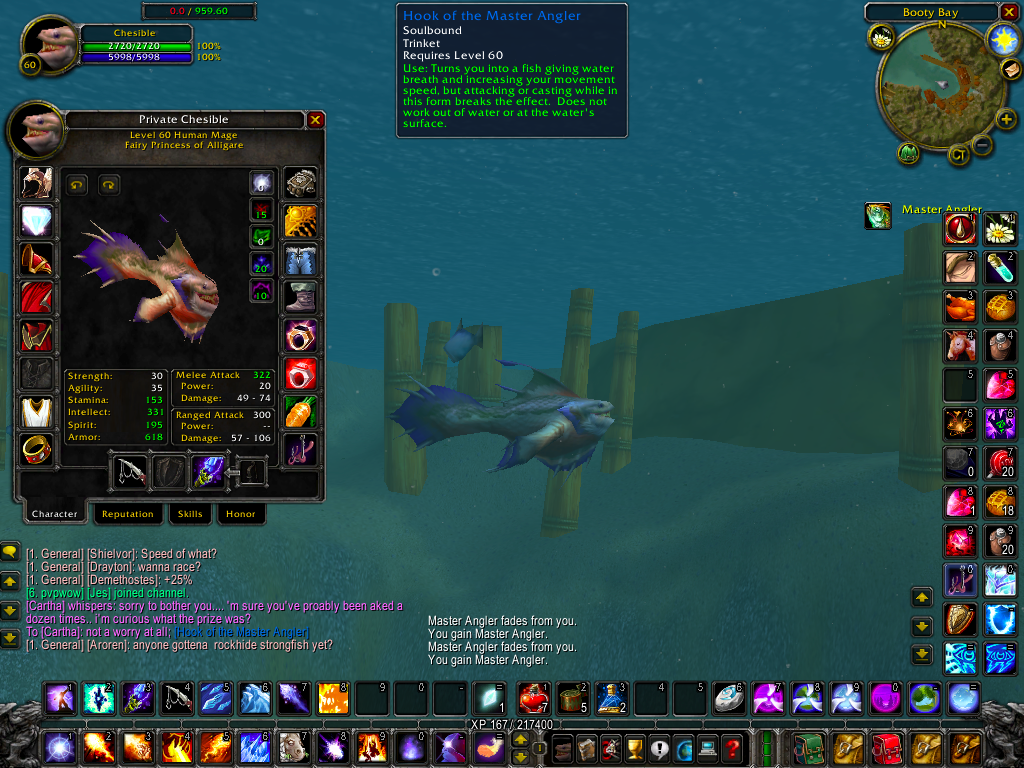Switch to the Reputation tab
The width and height of the screenshot is (1024, 768).
127,514
